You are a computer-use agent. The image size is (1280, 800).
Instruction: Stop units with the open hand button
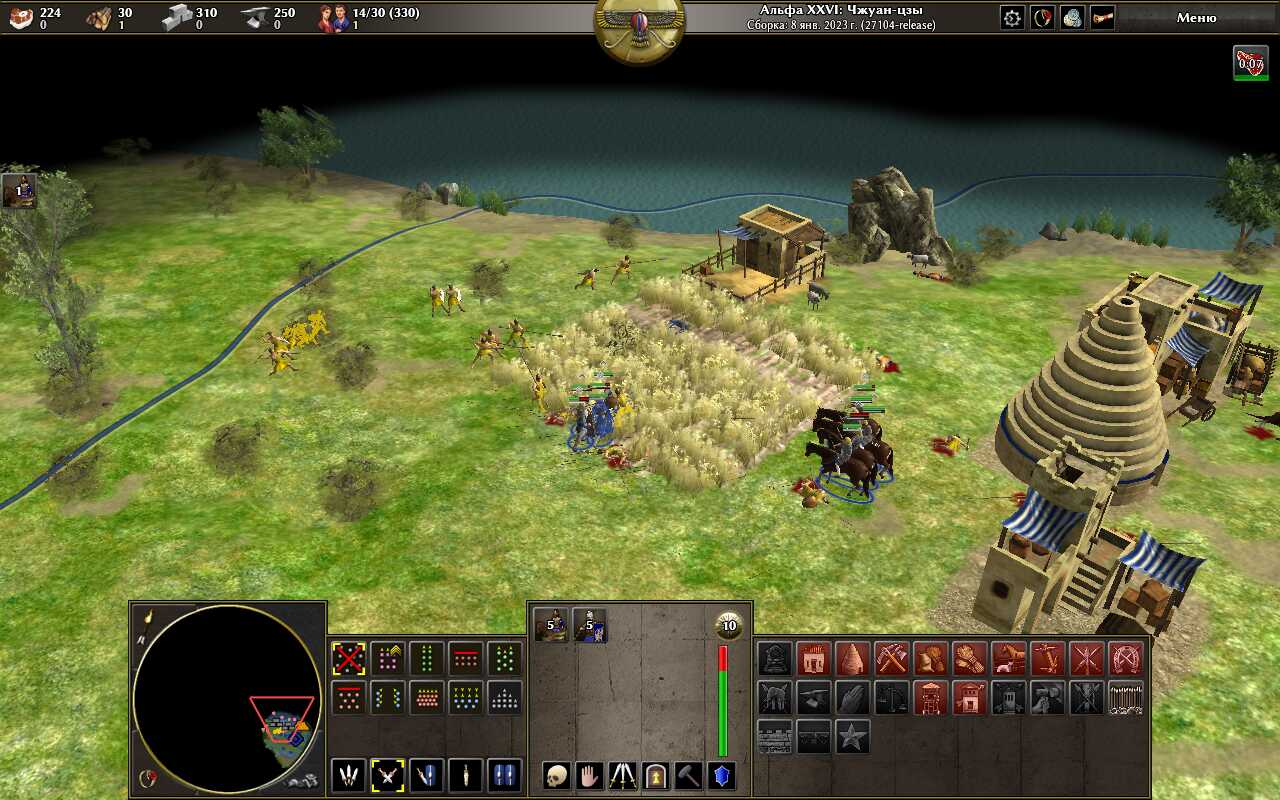coord(589,775)
